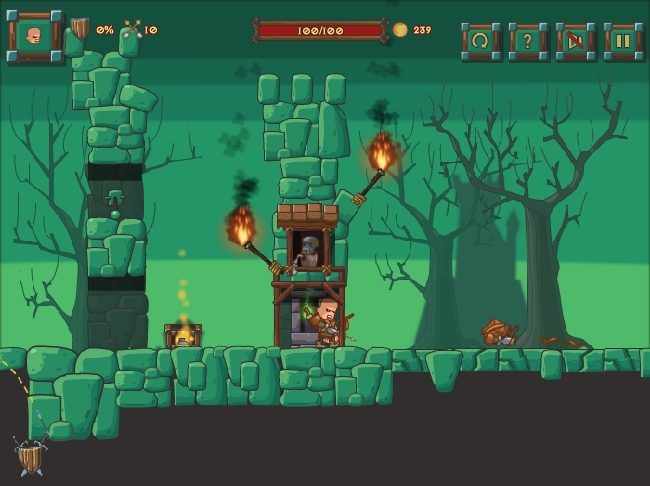
Task: Restart the level with the circular arrow button
Action: (480, 41)
